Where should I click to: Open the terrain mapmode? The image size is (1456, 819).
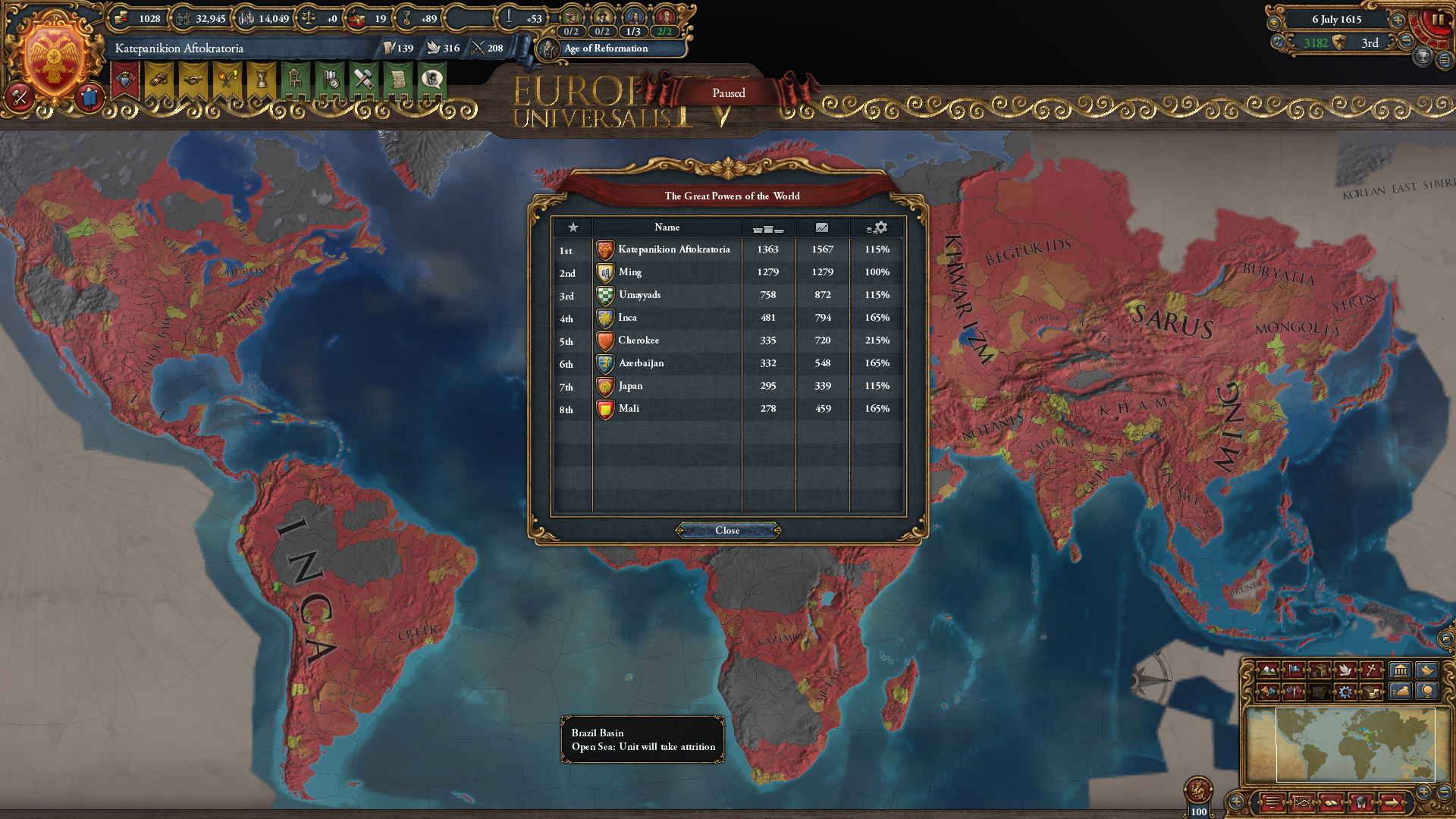coord(1269,670)
